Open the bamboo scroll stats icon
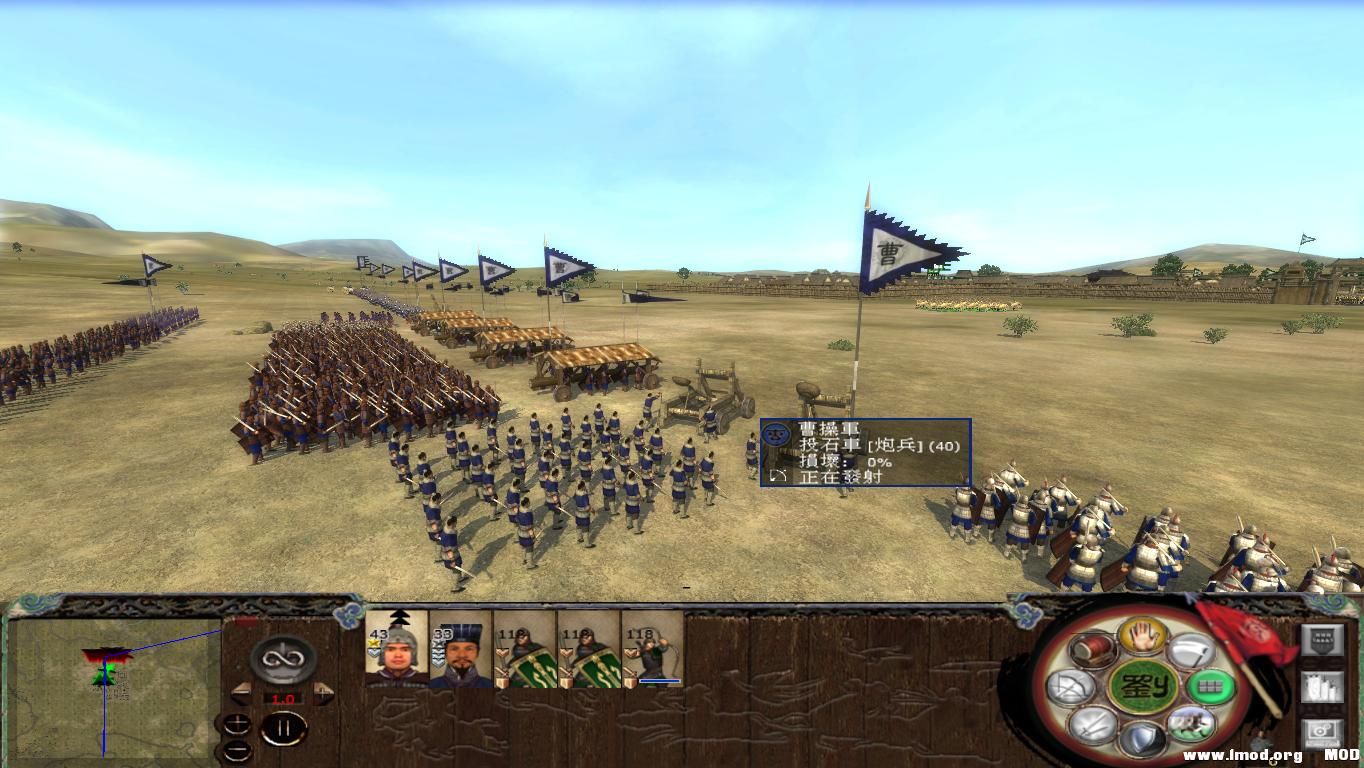The width and height of the screenshot is (1364, 768). (x=1320, y=685)
